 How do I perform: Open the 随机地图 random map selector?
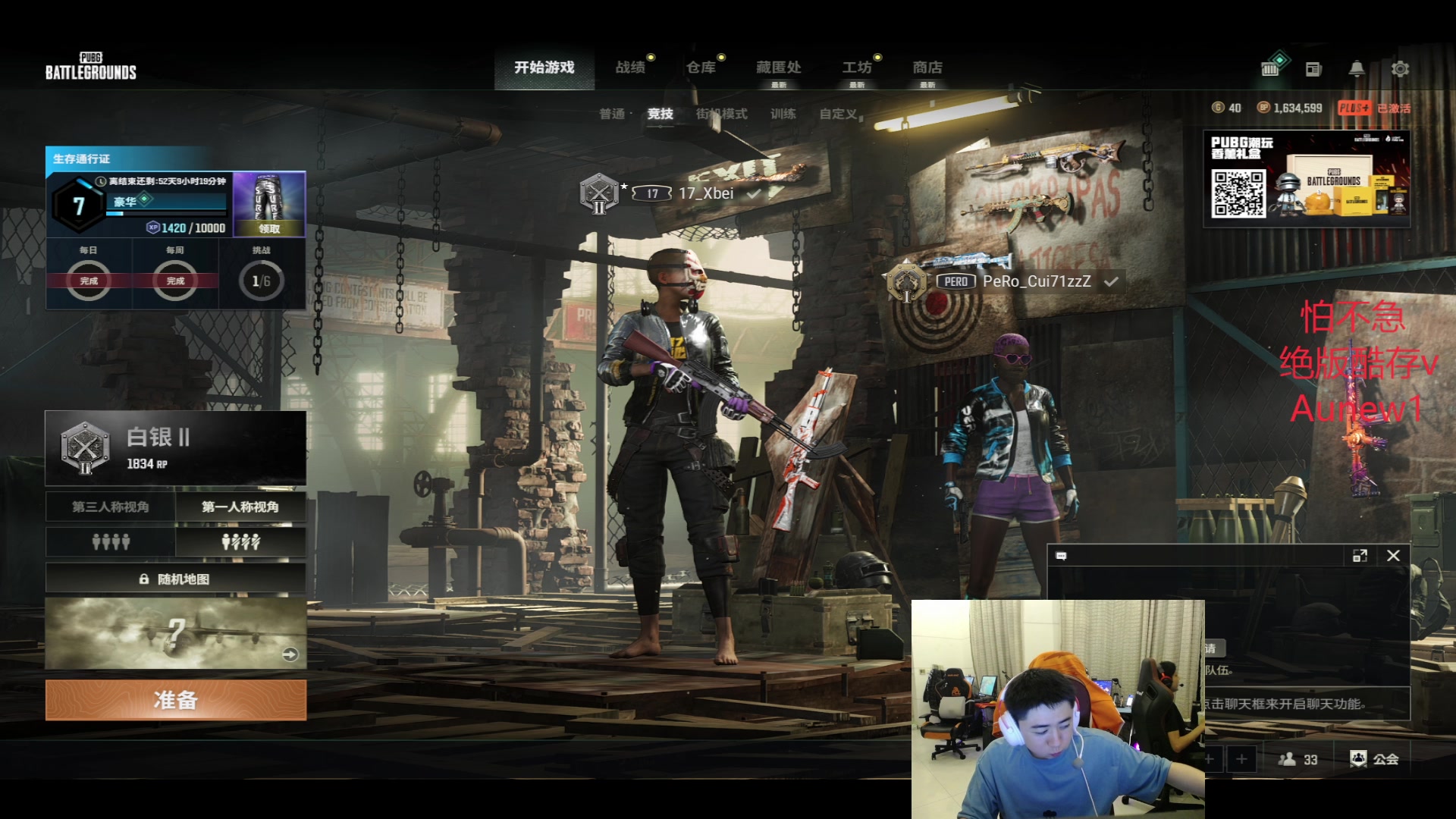[x=176, y=579]
